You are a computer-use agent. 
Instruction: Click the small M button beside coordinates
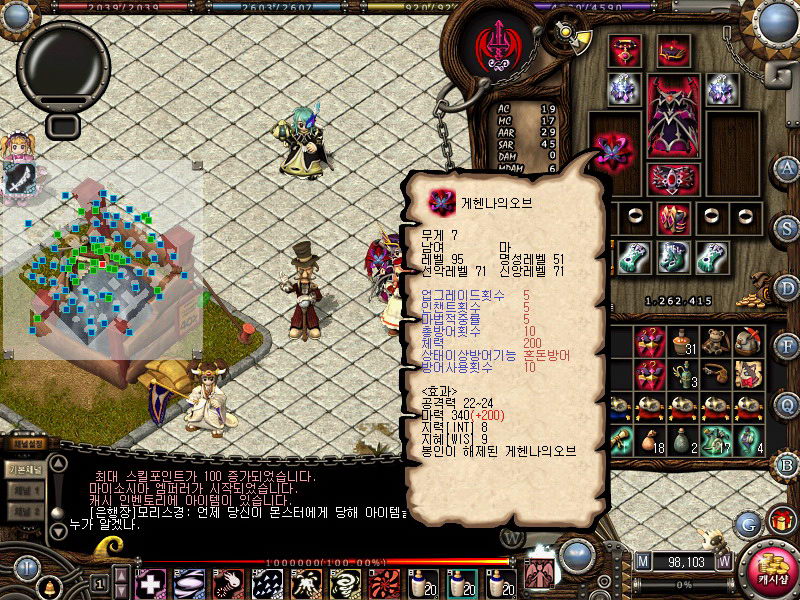pos(642,561)
